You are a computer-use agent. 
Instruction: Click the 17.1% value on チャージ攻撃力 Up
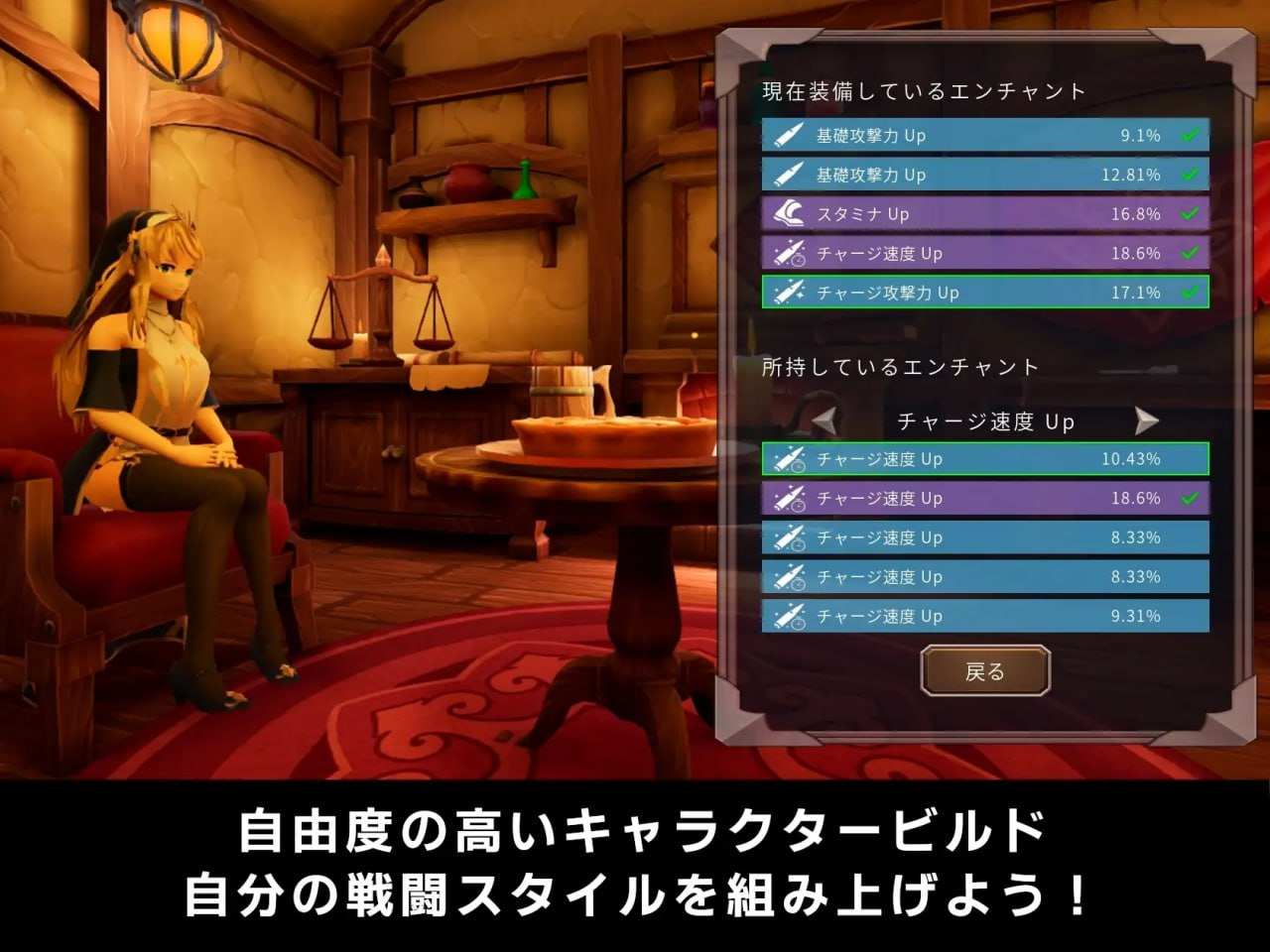tap(1139, 294)
